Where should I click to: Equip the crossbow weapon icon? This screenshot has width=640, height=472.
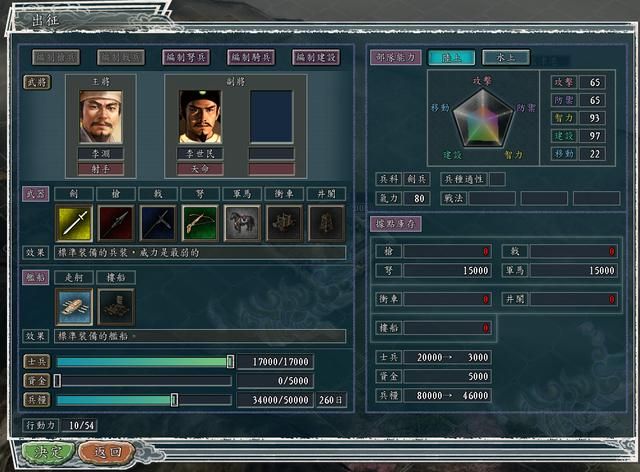[200, 223]
